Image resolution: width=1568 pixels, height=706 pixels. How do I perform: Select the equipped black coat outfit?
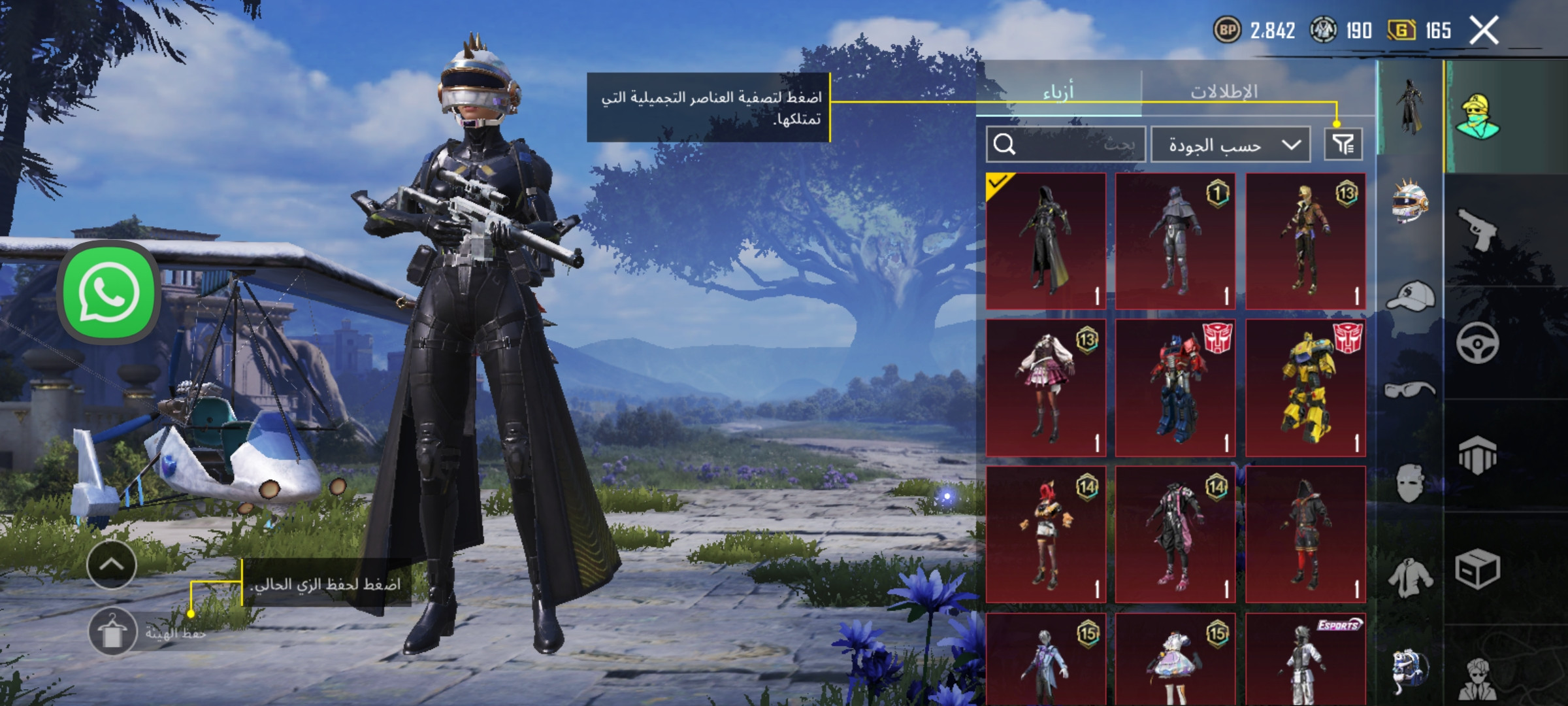click(1046, 241)
